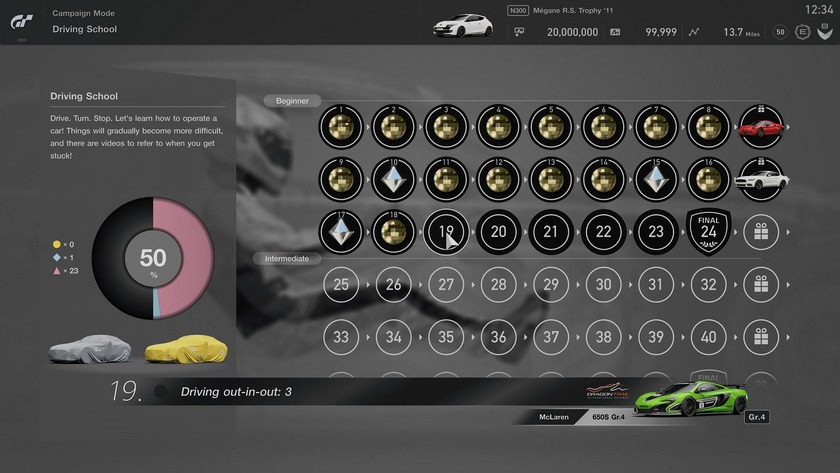Open lesson 10 with silver trophy
840x473 pixels.
(393, 180)
